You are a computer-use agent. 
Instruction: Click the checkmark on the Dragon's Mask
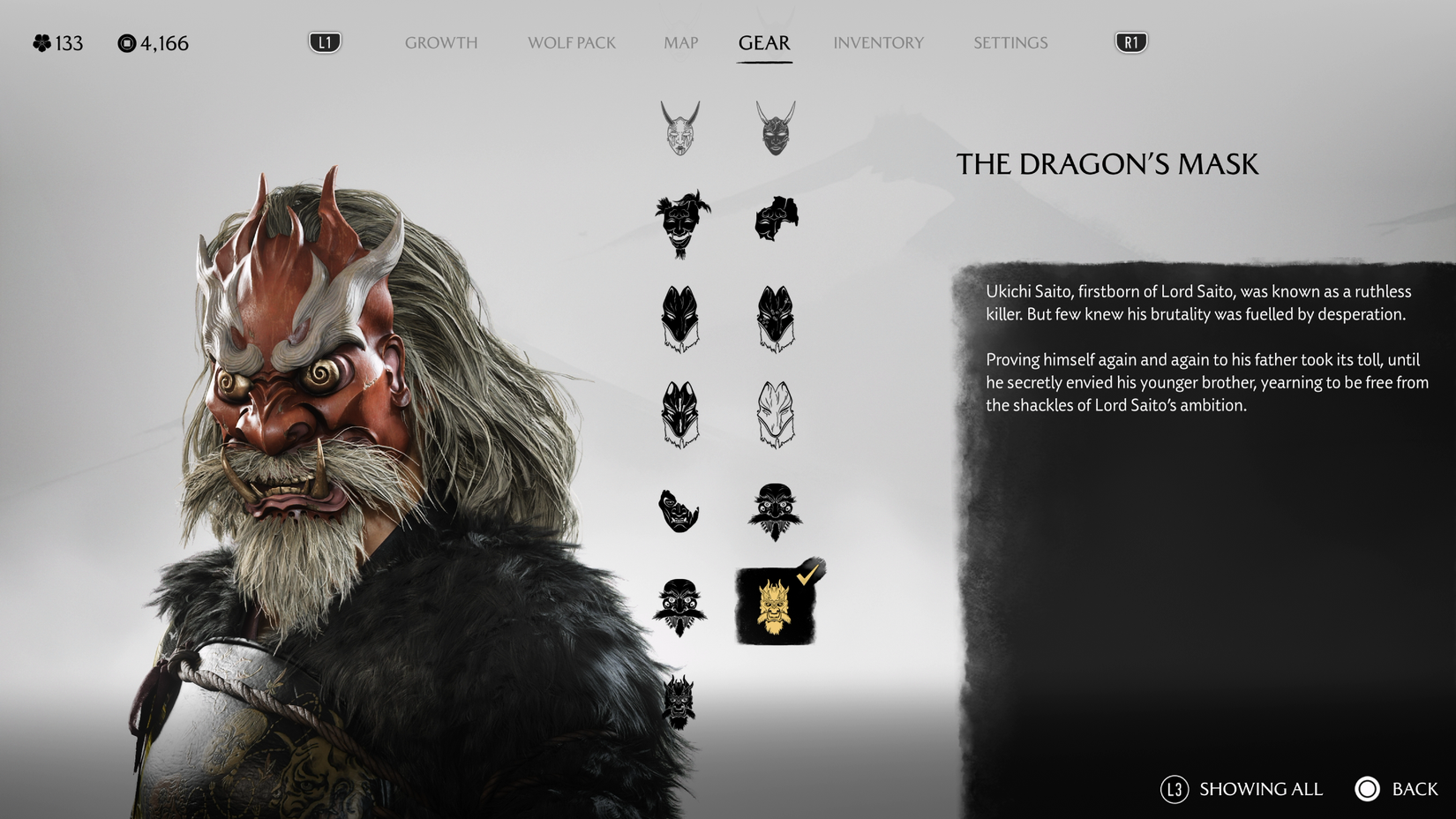pos(806,575)
